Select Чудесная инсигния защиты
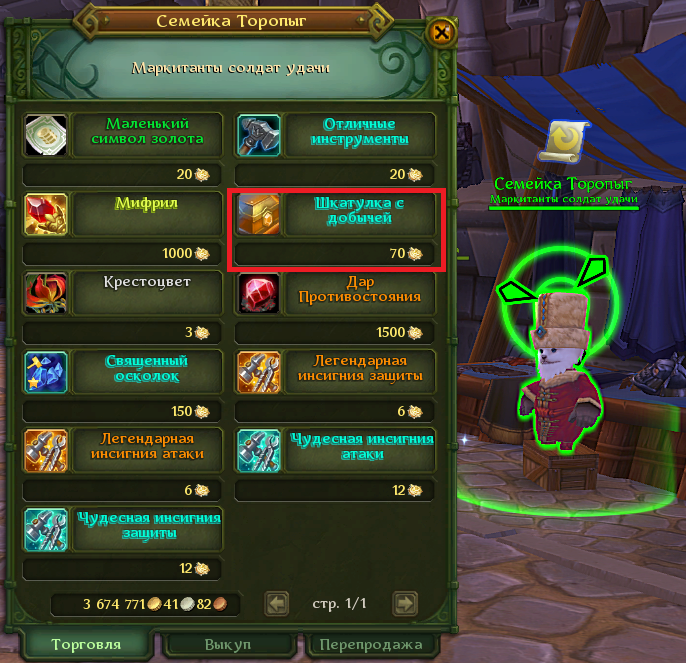 [x=45, y=528]
